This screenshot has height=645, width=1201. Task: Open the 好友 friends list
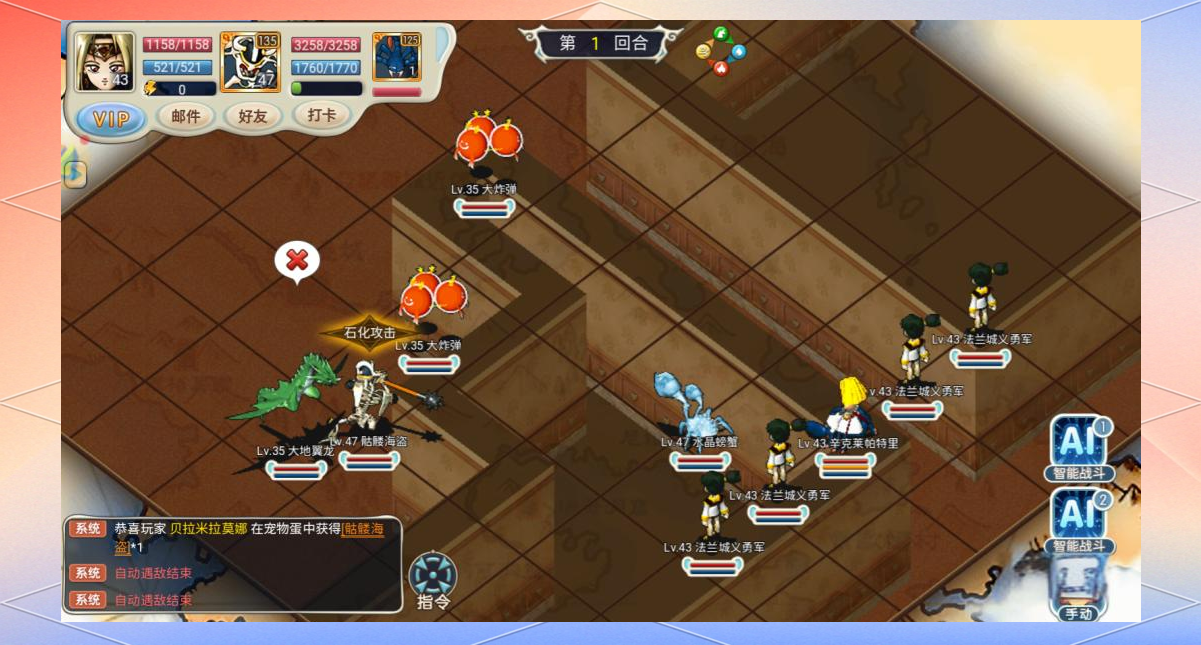(x=252, y=116)
